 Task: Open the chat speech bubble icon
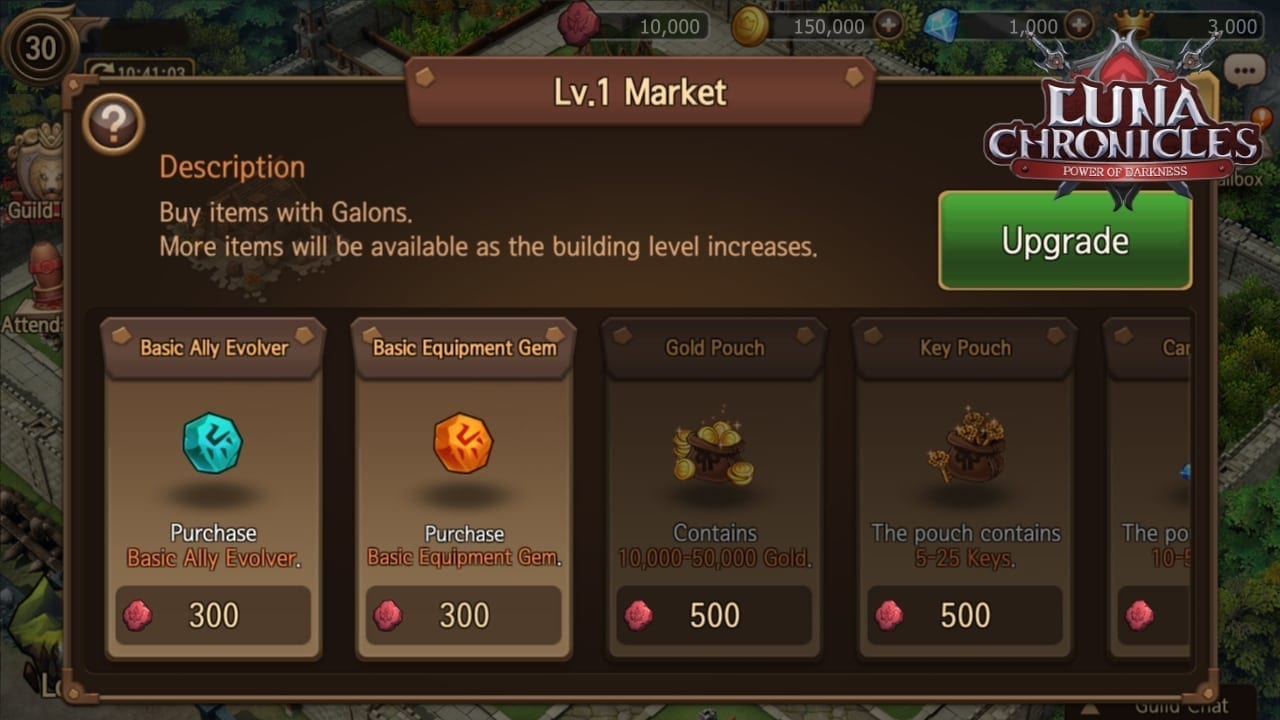[1244, 71]
